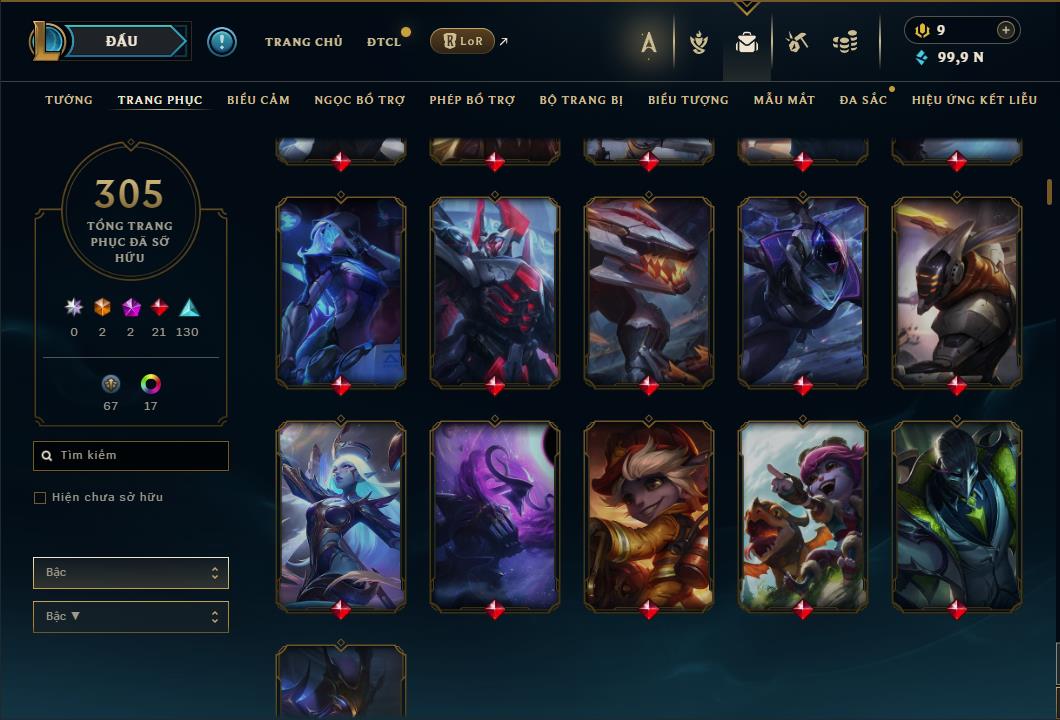Open the NGỌC BỔ TRỢ tab

pos(359,100)
